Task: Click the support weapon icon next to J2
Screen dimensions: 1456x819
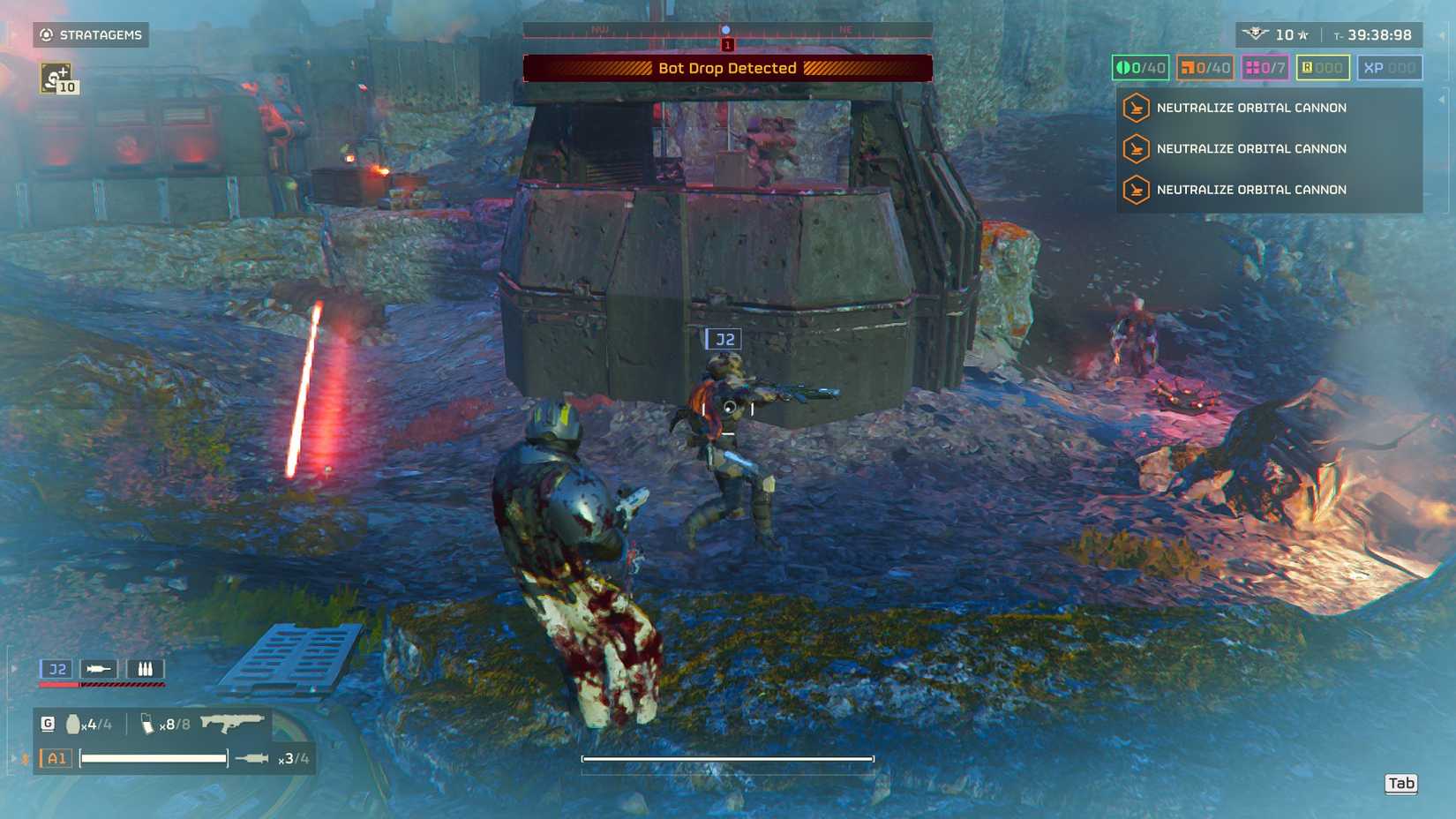Action: click(100, 669)
